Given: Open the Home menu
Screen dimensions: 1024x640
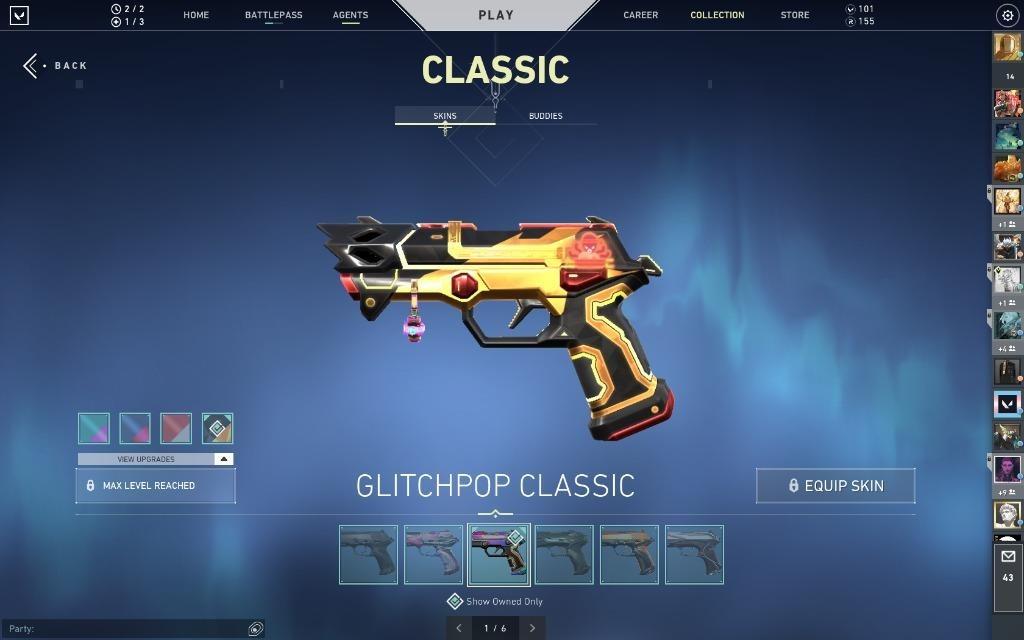Looking at the screenshot, I should click(x=196, y=15).
